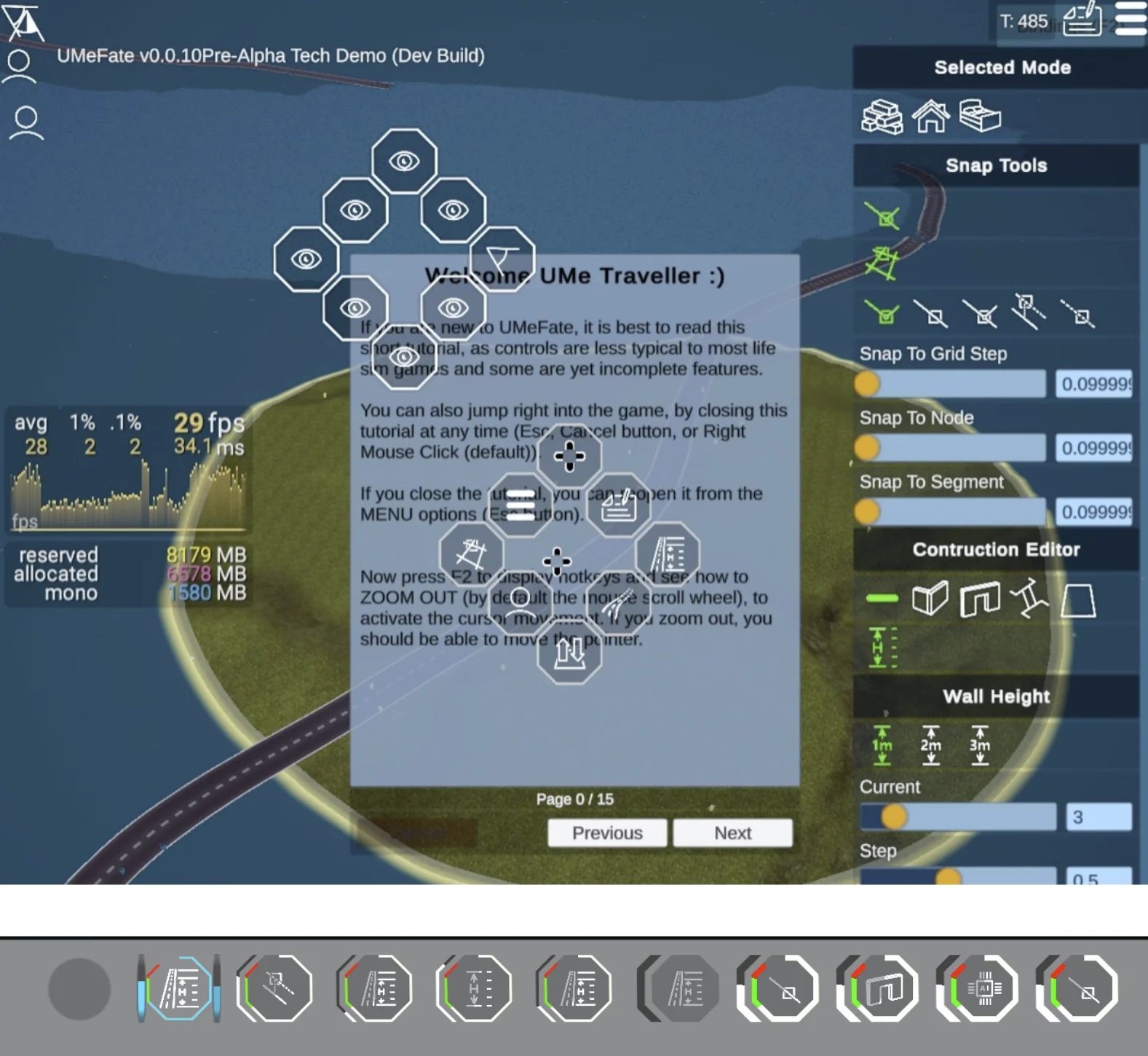Open the hamburger menu at top right
The image size is (1148, 1056).
point(1131,20)
